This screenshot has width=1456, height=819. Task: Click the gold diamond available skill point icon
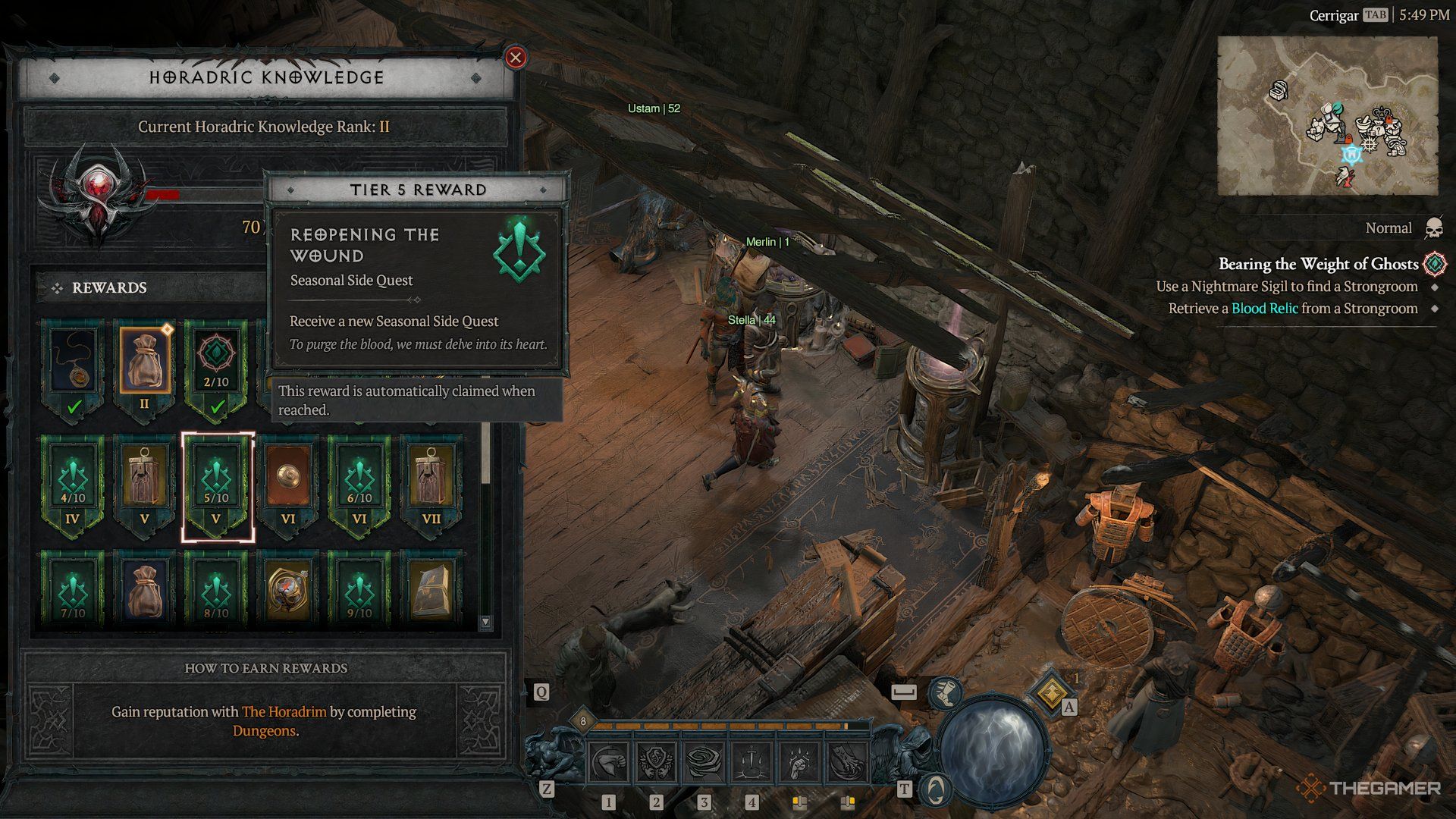1051,692
